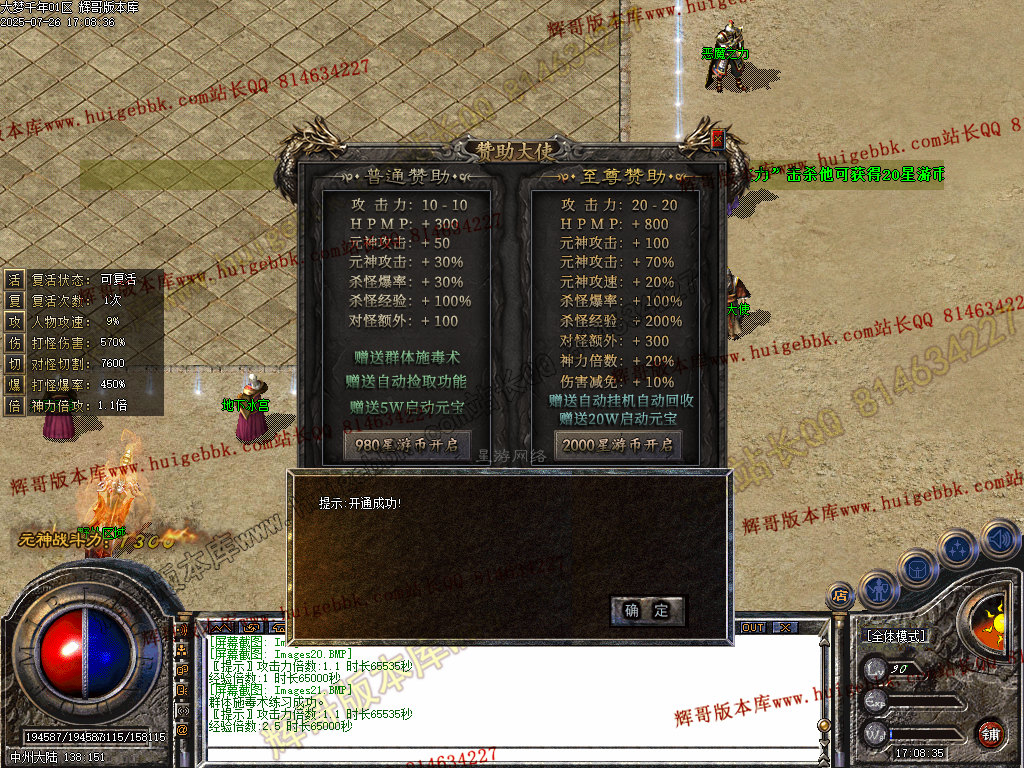Image resolution: width=1024 pixels, height=768 pixels.
Task: Activate the 980星游币开启 sponsor button
Action: coord(407,445)
